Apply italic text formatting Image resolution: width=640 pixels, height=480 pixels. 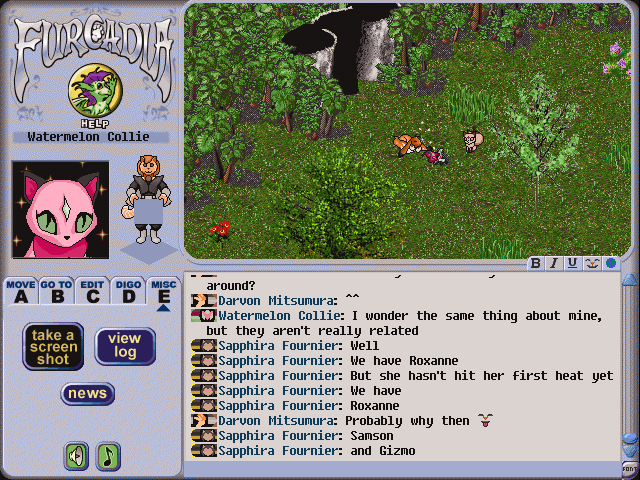tap(554, 264)
